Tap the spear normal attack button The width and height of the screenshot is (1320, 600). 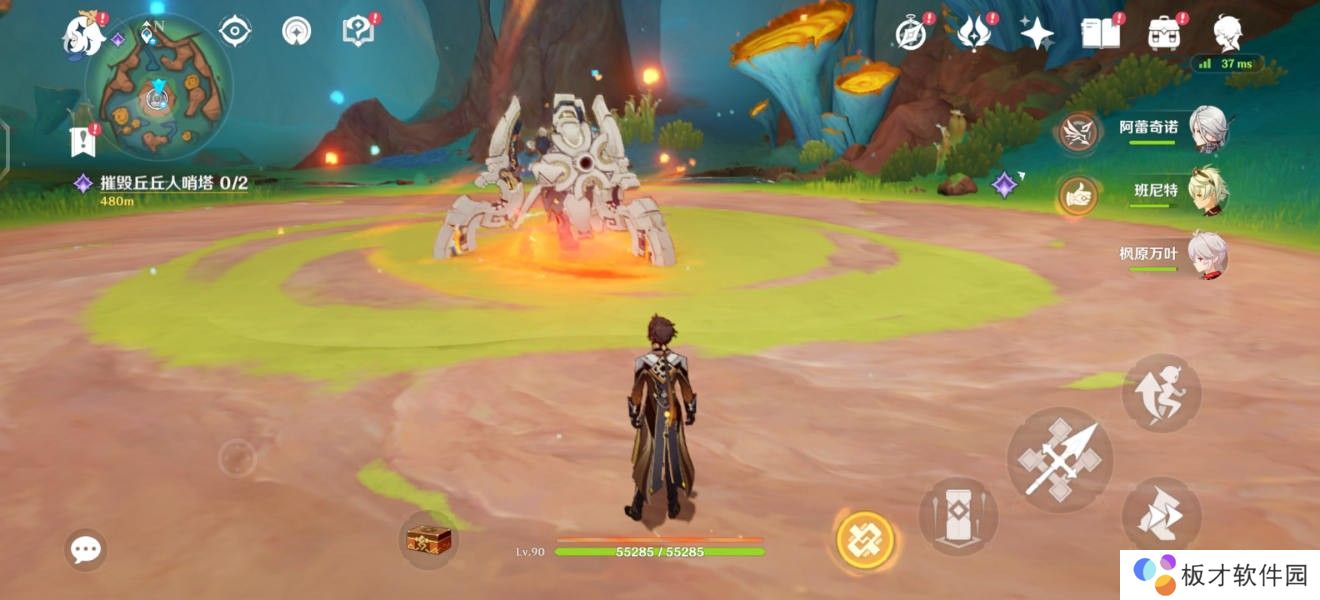(1058, 460)
